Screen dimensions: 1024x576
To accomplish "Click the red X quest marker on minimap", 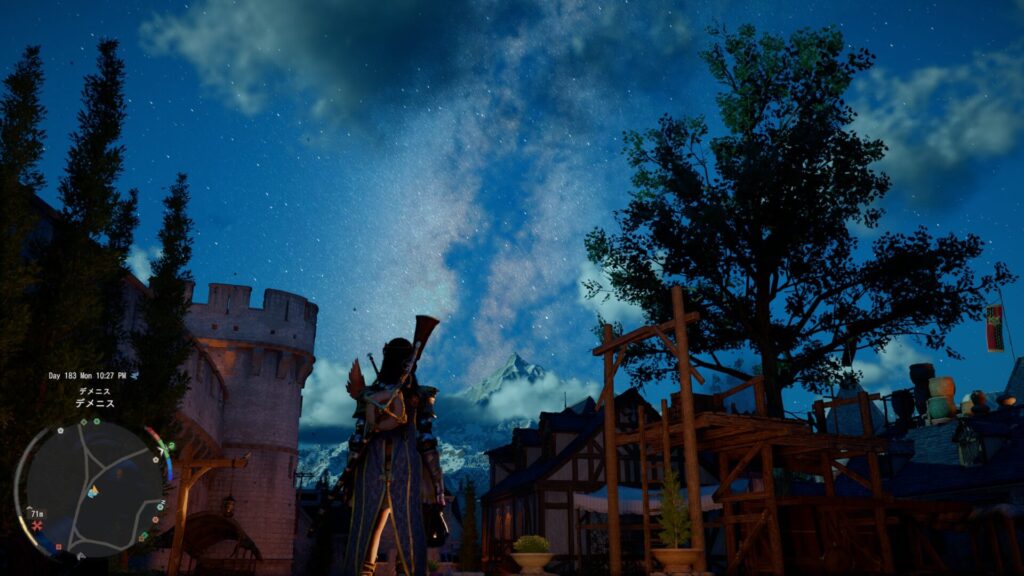I will [x=38, y=525].
